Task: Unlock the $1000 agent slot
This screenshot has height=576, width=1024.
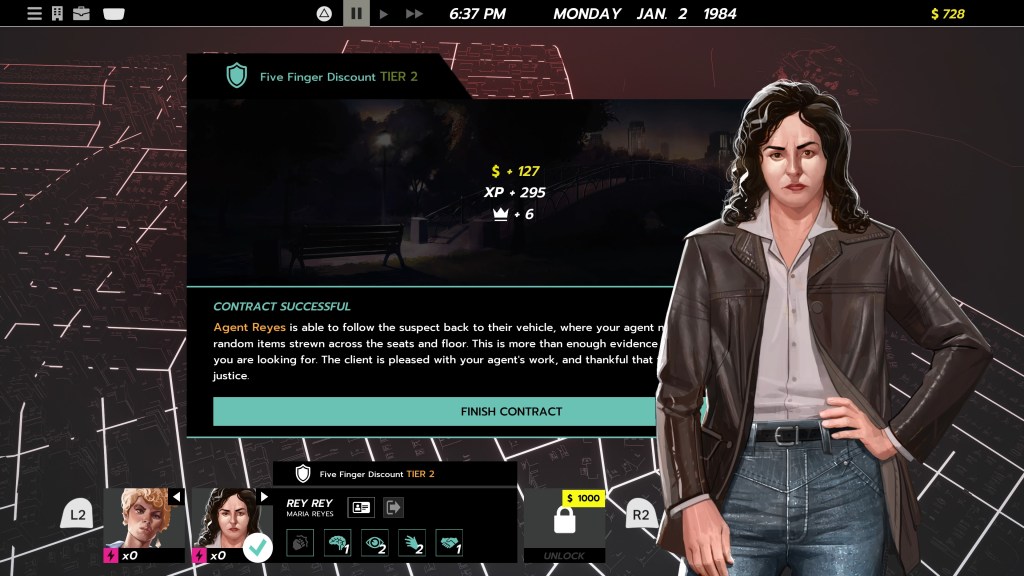Action: coord(565,525)
